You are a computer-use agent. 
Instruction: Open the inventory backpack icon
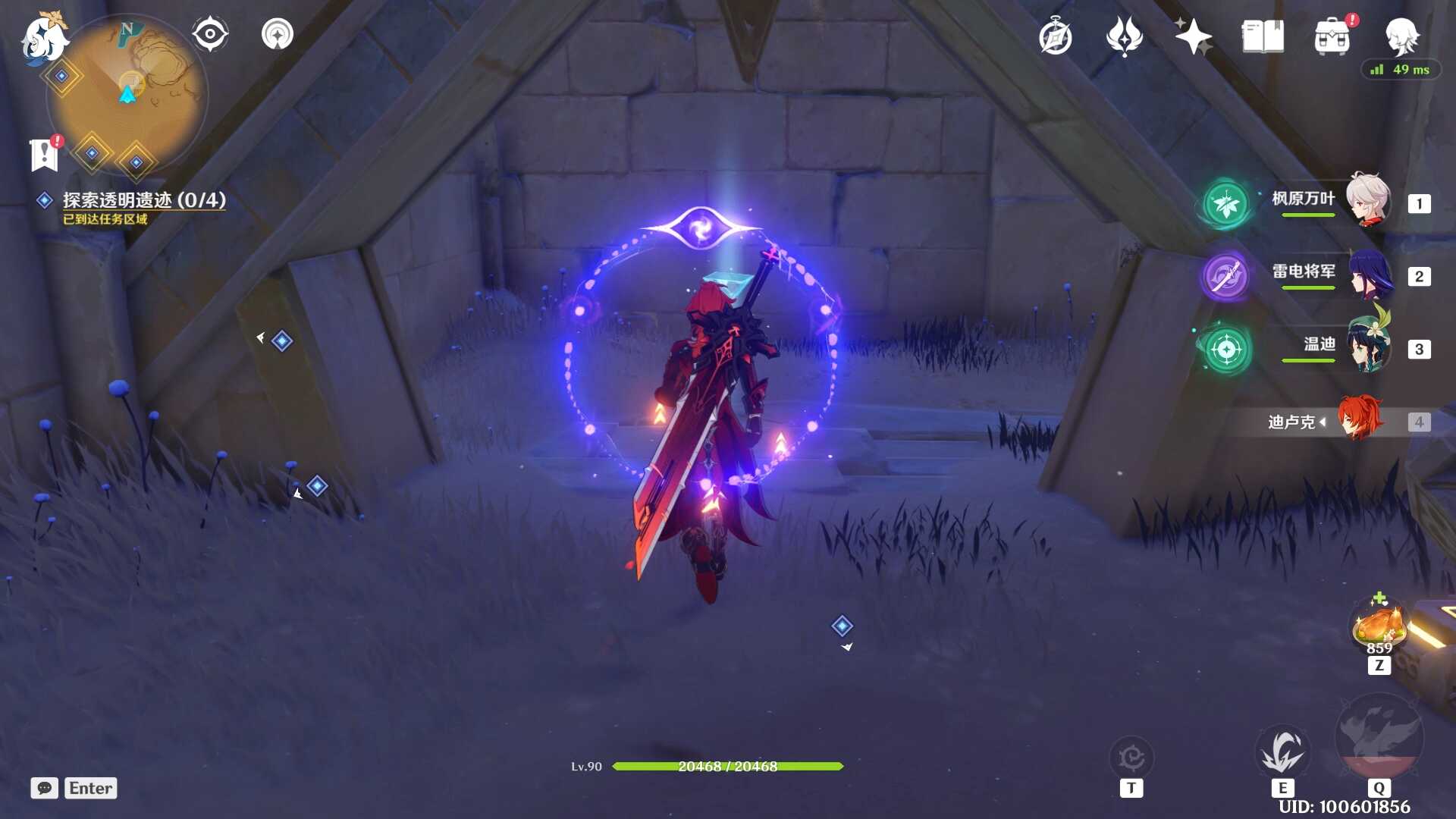[x=1332, y=36]
